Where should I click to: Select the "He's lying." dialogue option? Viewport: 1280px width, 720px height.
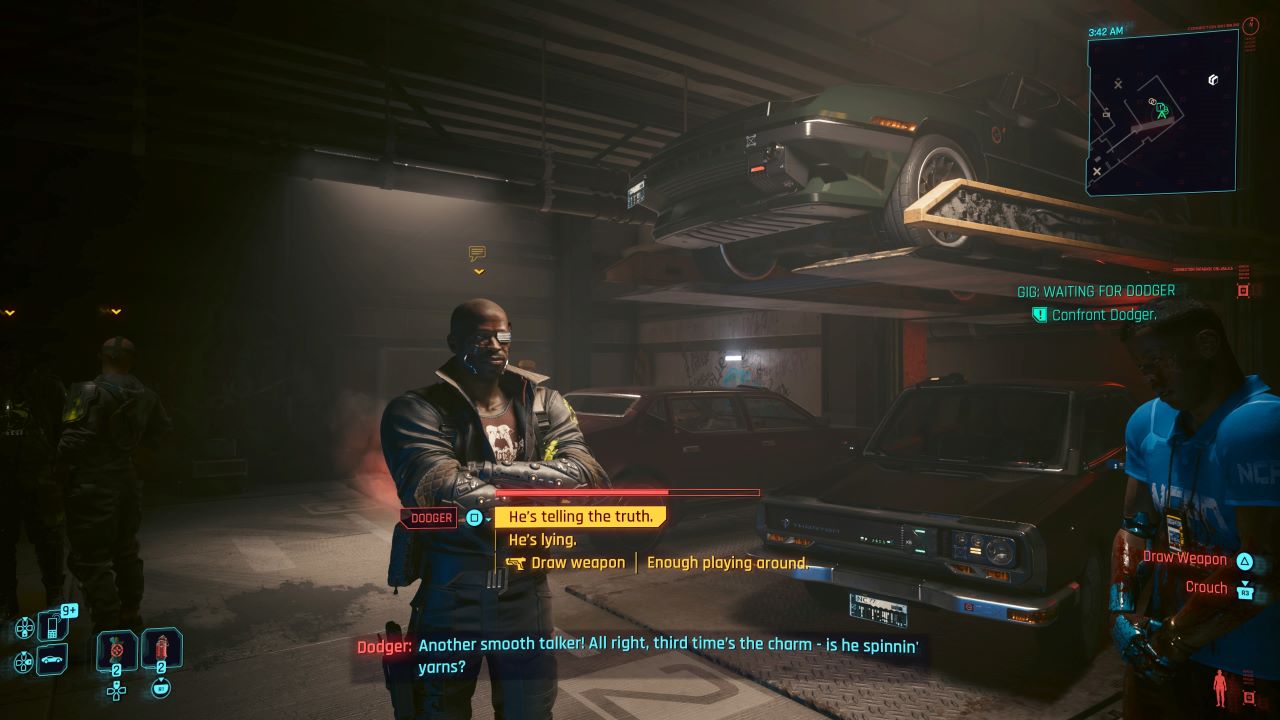pyautogui.click(x=542, y=540)
